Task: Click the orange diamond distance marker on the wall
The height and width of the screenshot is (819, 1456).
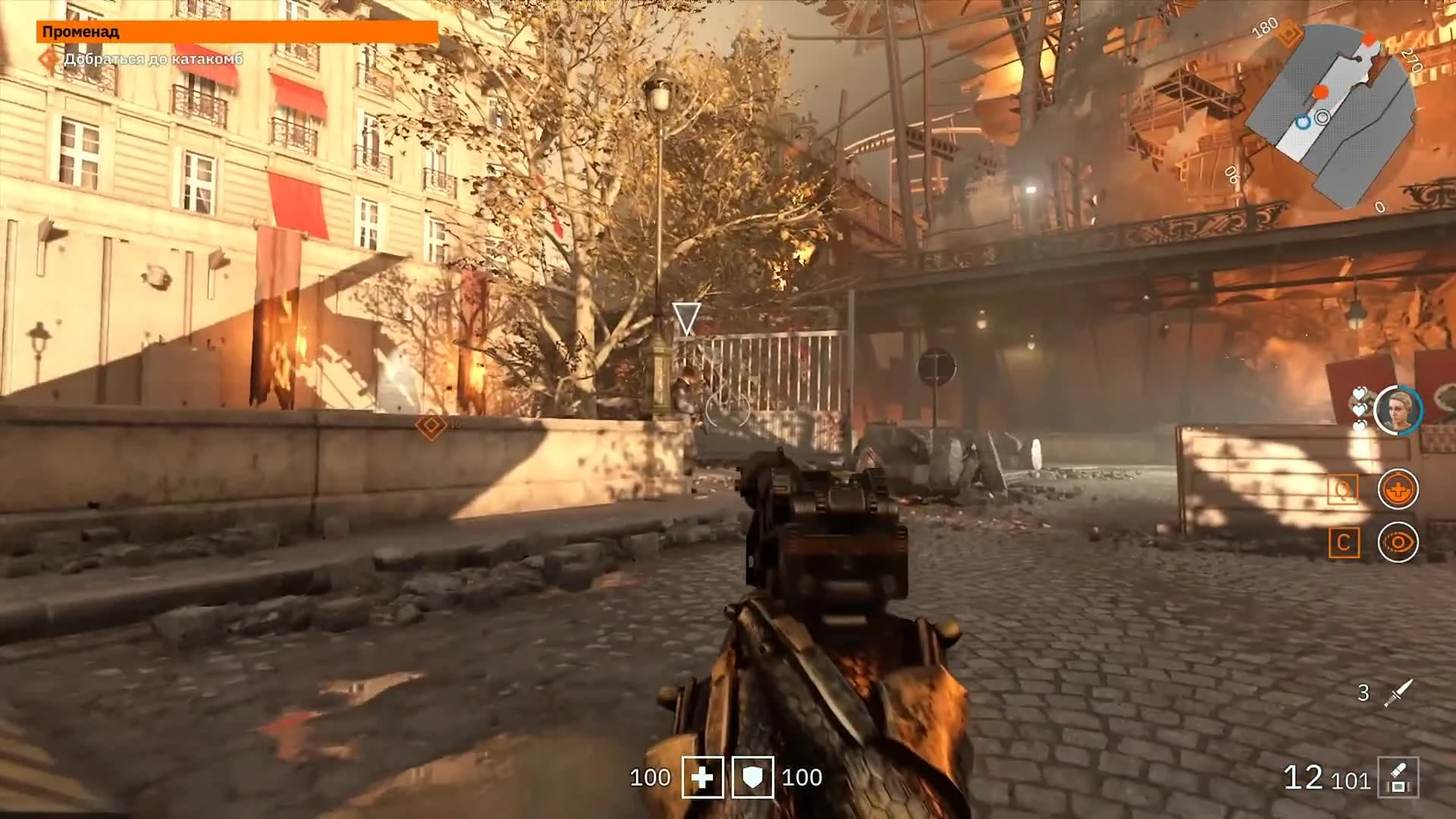Action: (428, 427)
